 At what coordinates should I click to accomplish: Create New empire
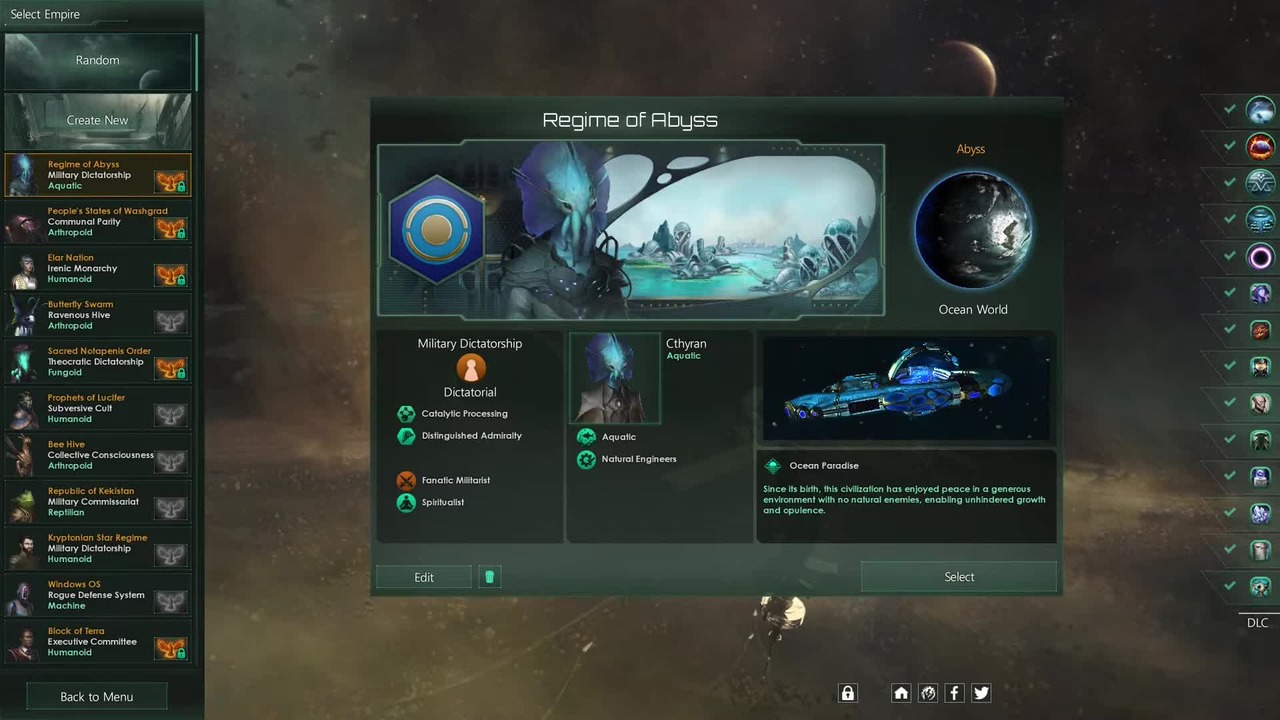point(97,121)
